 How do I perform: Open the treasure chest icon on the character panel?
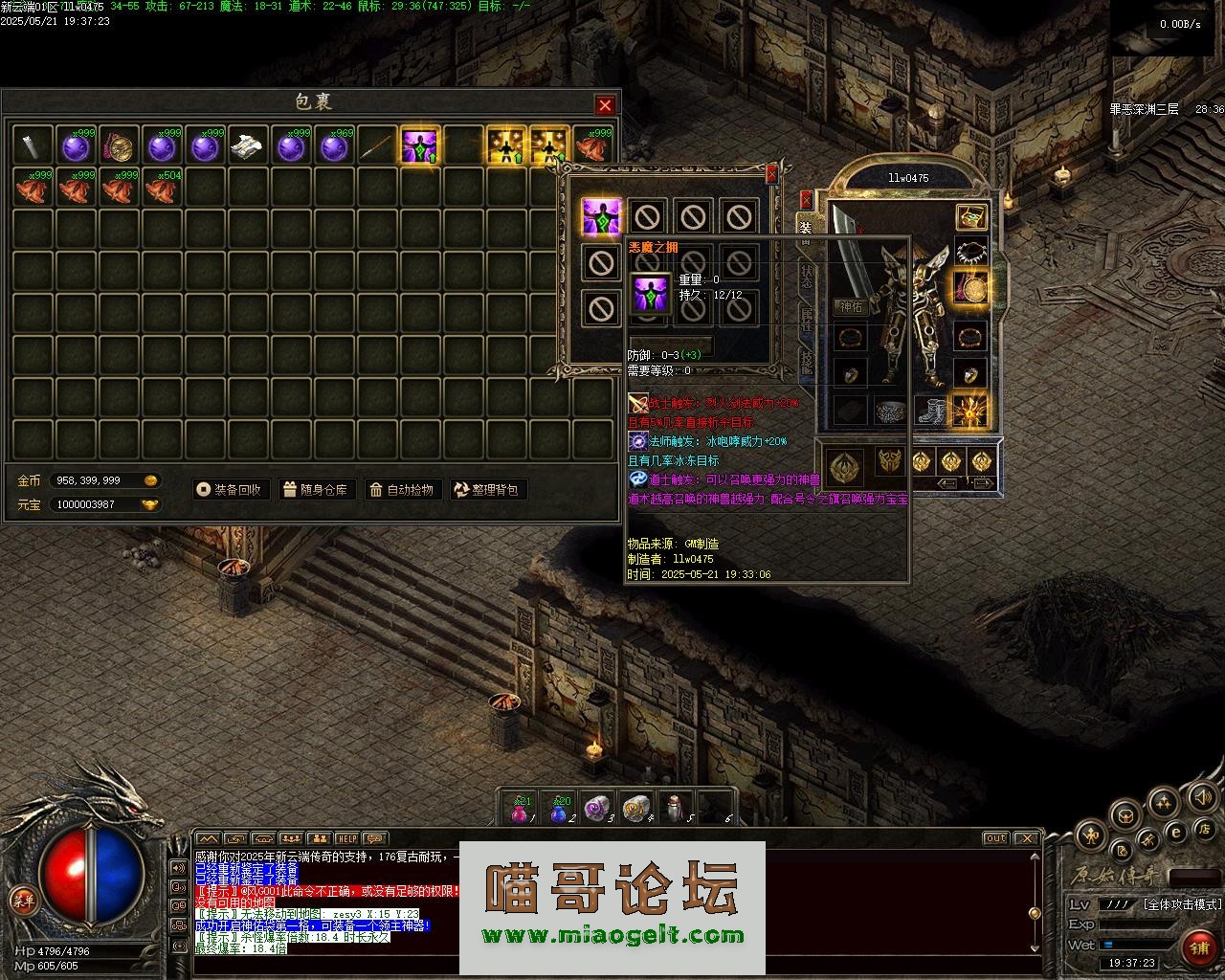971,217
